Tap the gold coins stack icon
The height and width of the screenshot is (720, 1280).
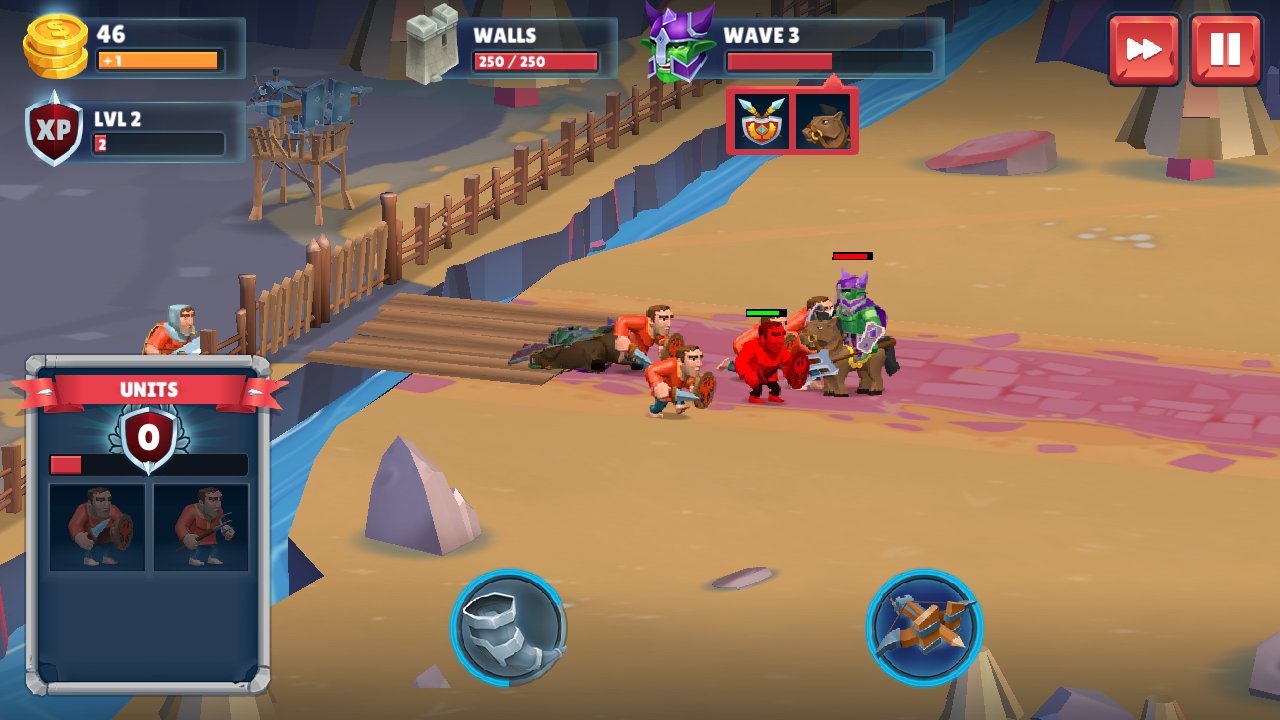56,46
